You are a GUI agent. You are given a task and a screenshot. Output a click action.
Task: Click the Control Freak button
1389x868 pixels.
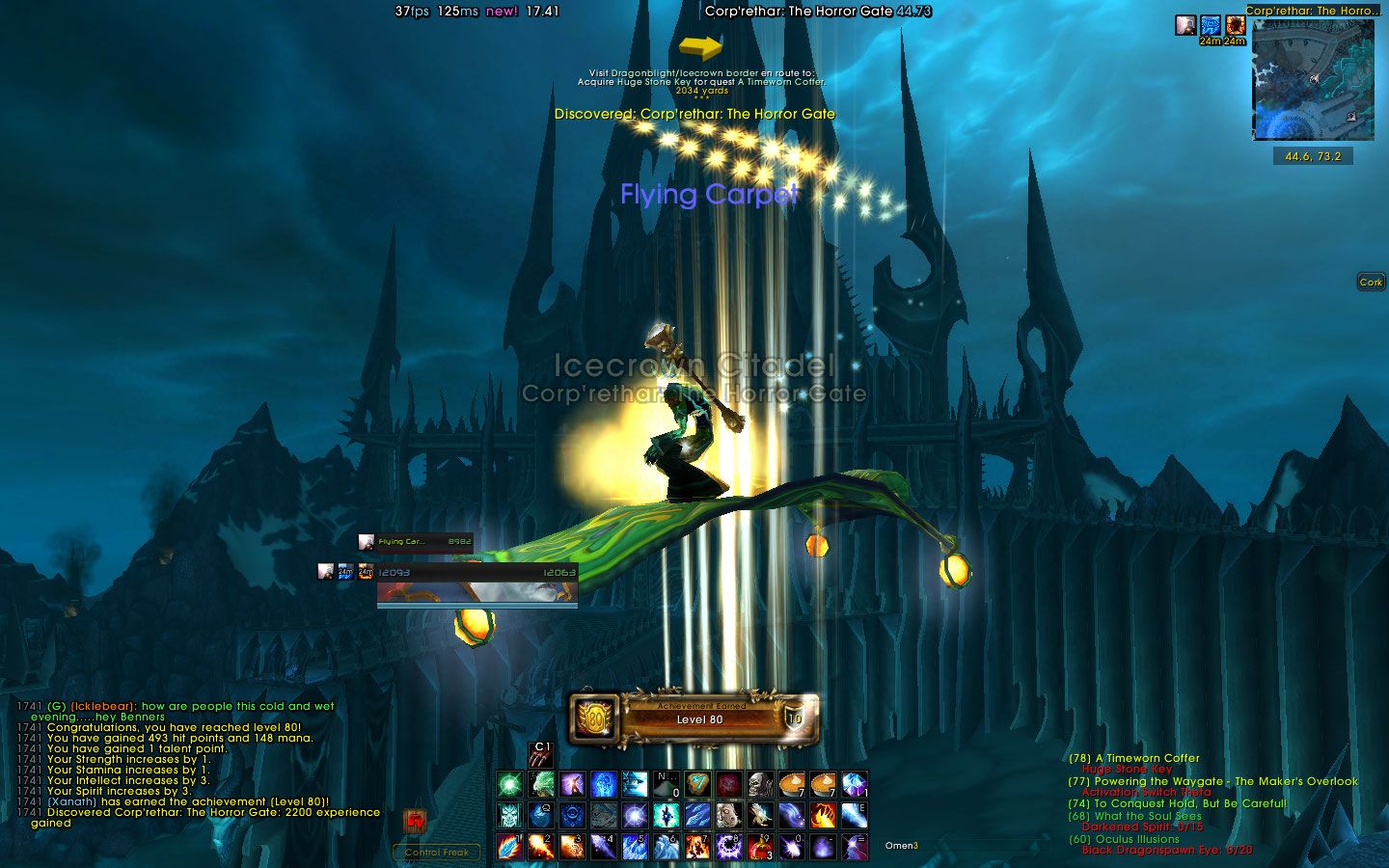[x=437, y=852]
